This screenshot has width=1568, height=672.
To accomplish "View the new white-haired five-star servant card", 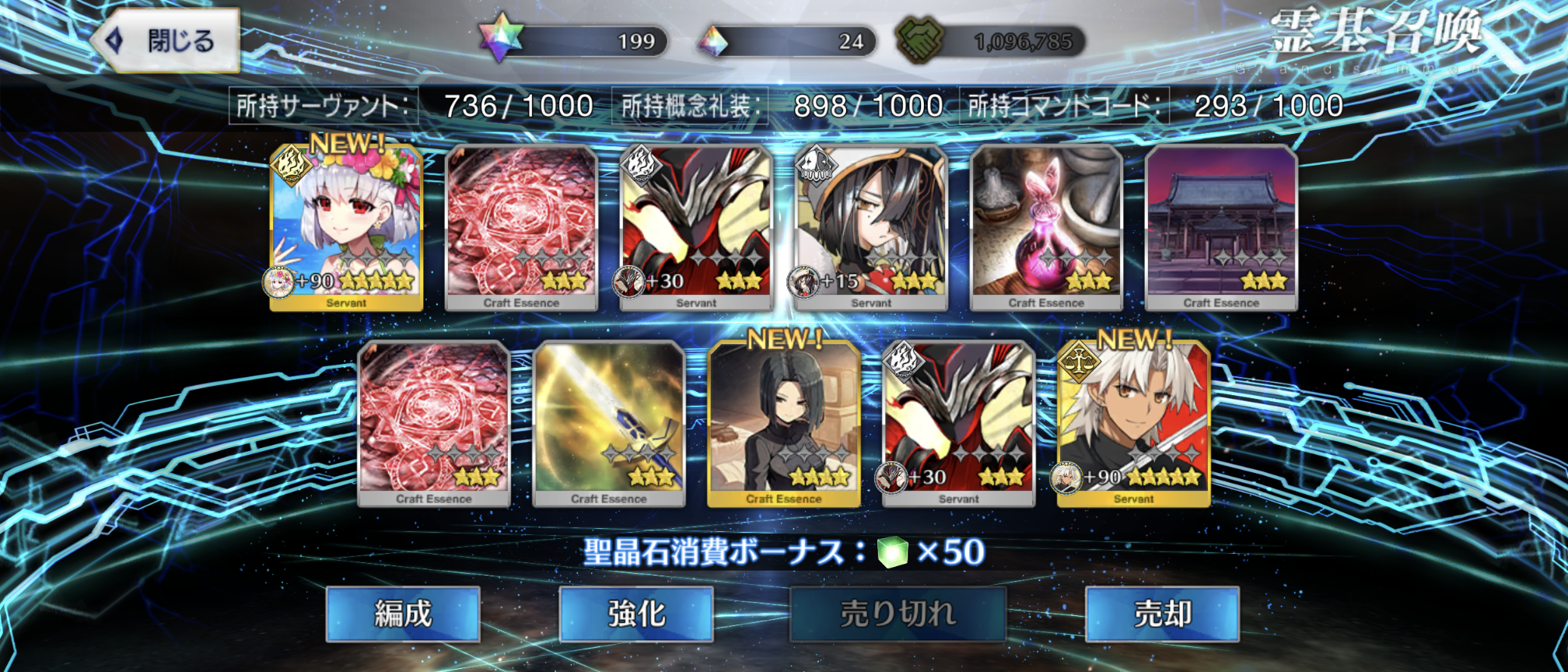I will pyautogui.click(x=1133, y=424).
